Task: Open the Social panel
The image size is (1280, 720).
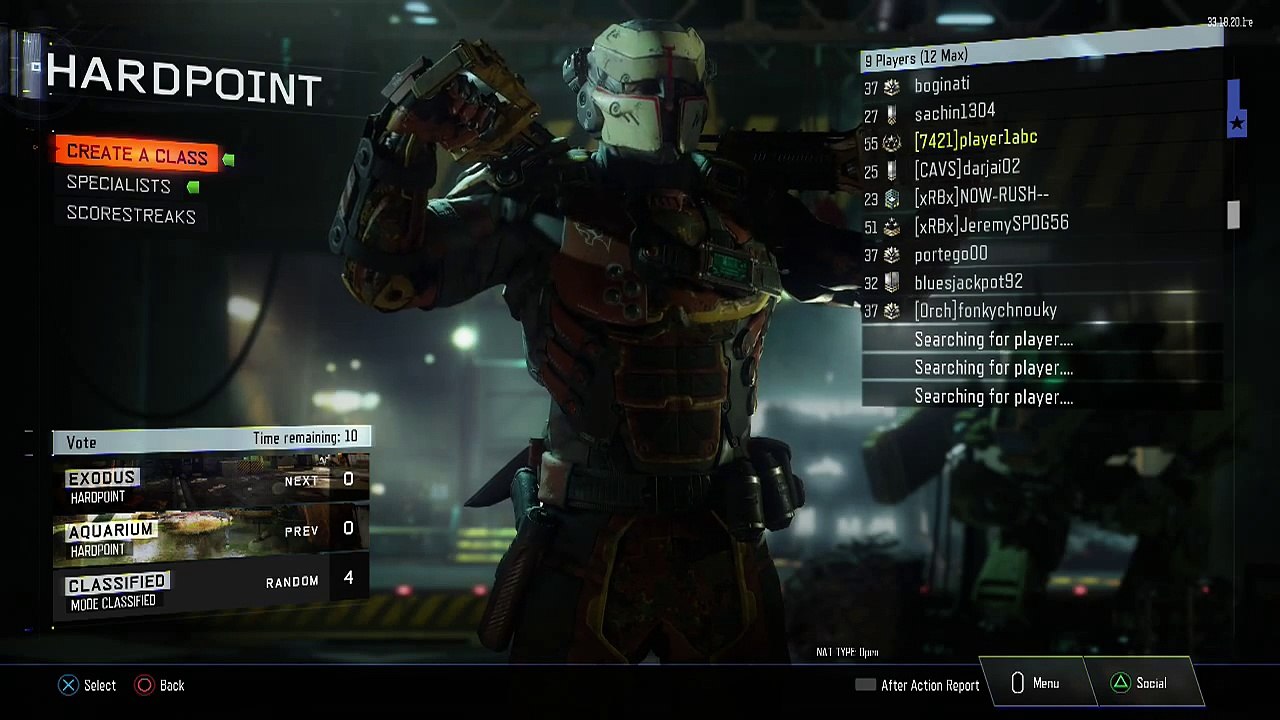Action: [x=1139, y=683]
